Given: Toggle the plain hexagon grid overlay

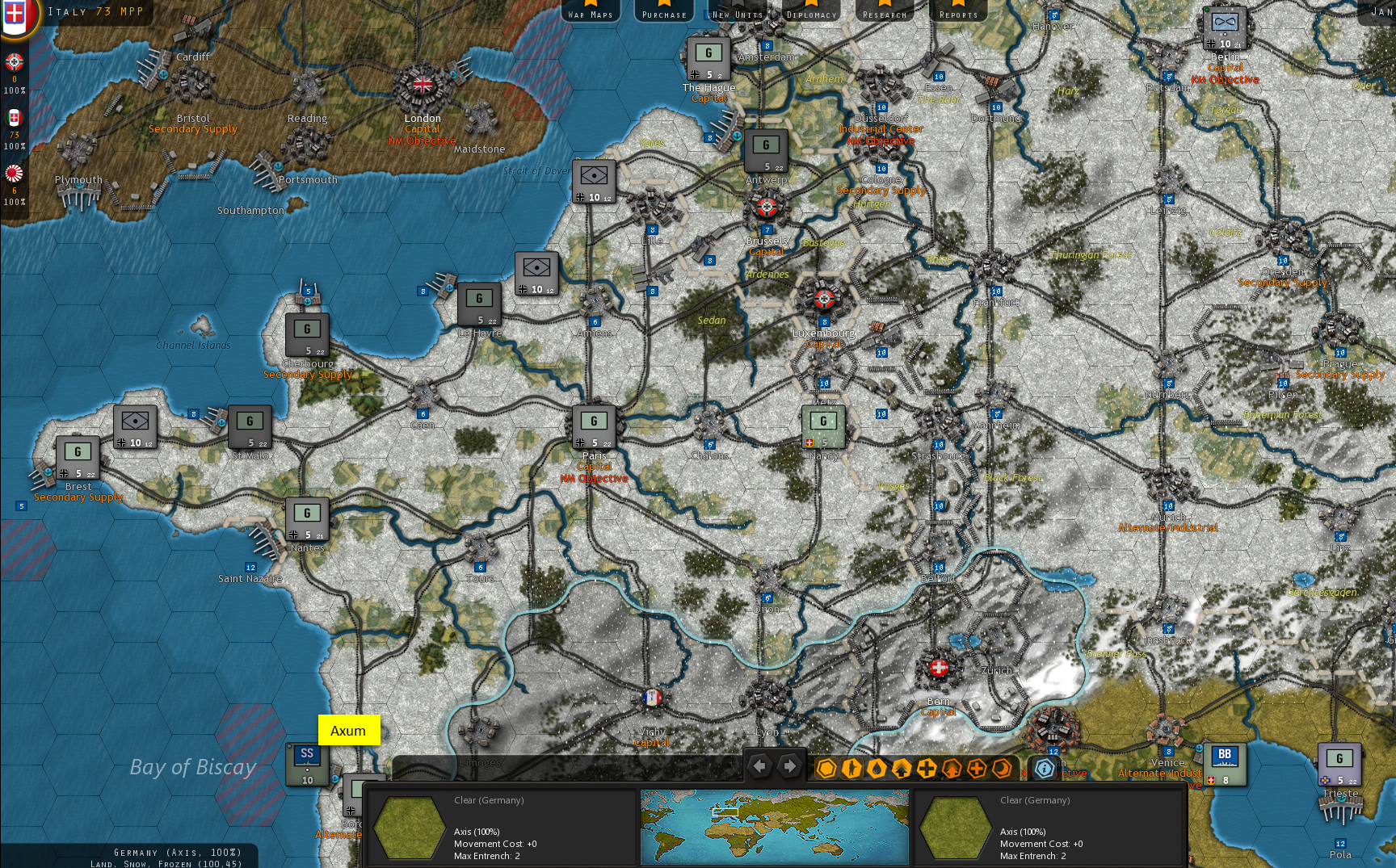Looking at the screenshot, I should point(826,769).
